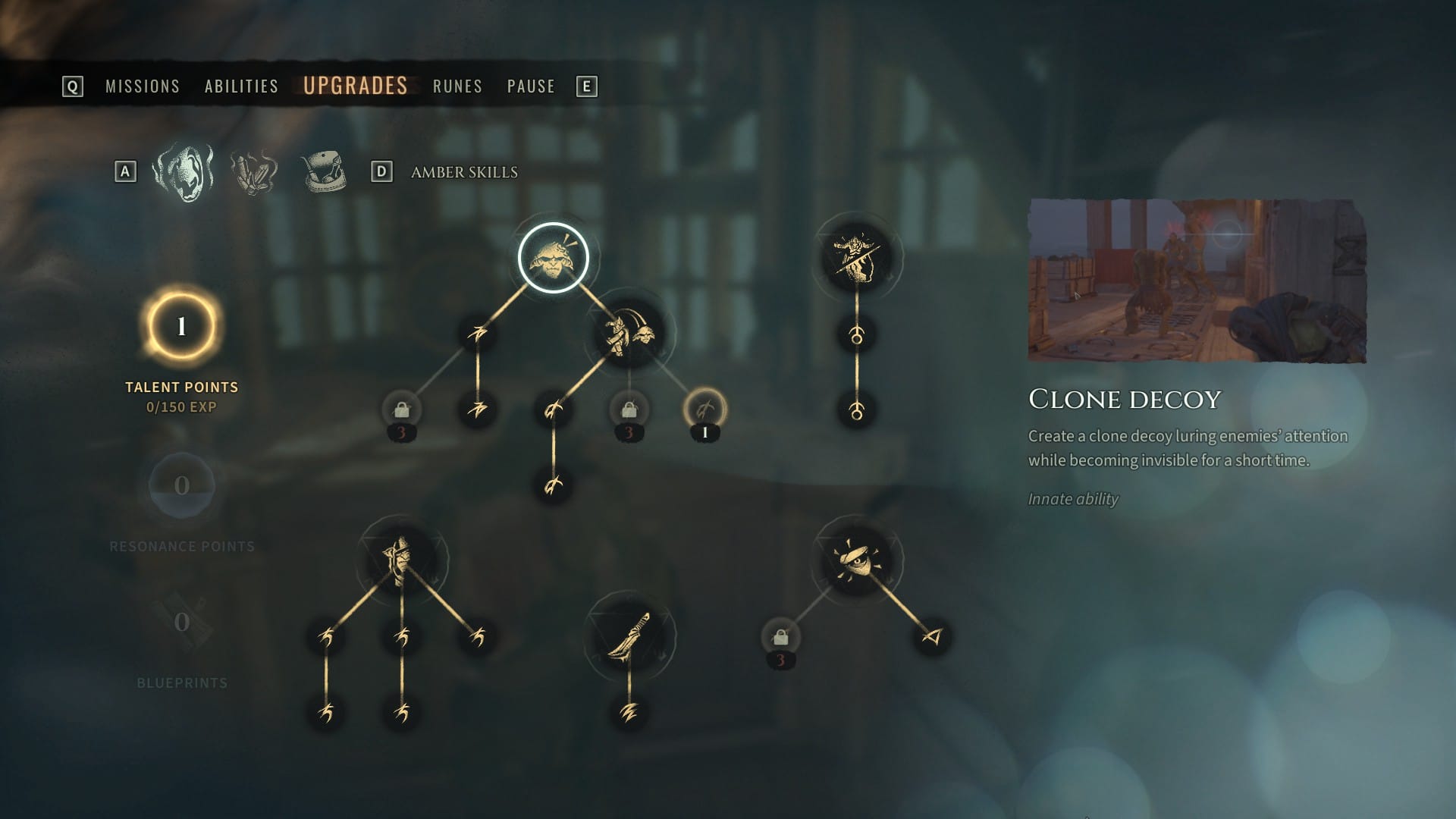Screen dimensions: 1456x819
Task: Select the highlighted Clone Decoy skill node
Action: point(554,258)
